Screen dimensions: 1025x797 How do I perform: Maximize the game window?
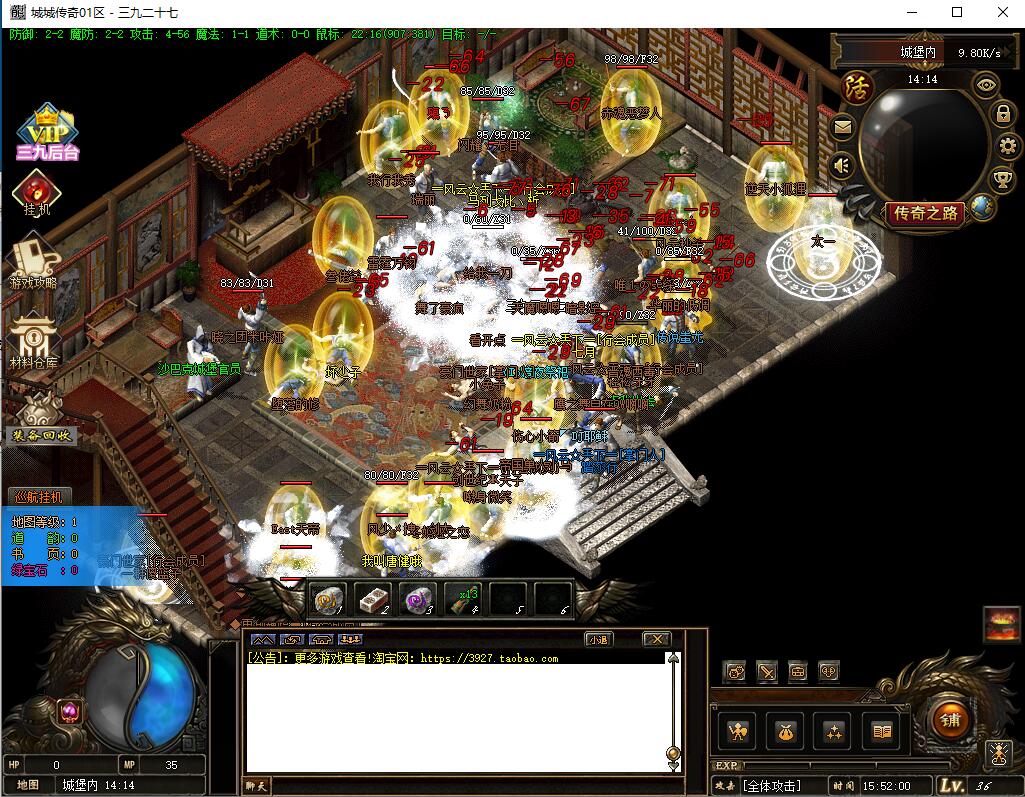click(957, 13)
